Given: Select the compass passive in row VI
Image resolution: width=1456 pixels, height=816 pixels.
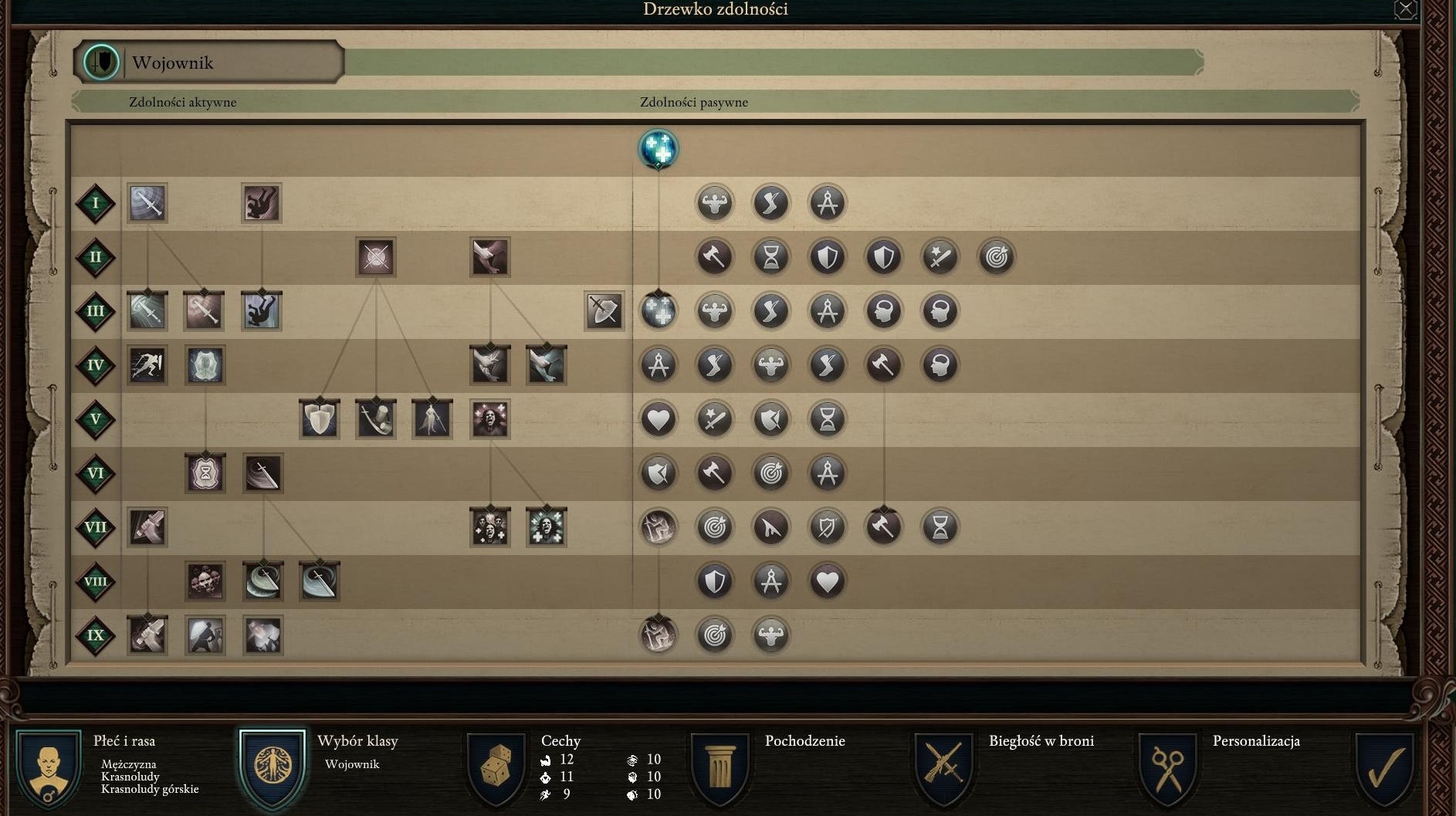Looking at the screenshot, I should [x=828, y=473].
